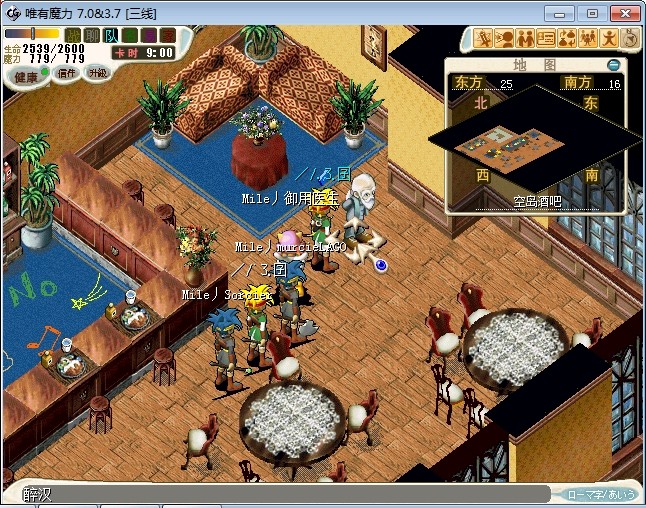Image resolution: width=646 pixels, height=508 pixels.
Task: Toggle the 聊 chat mode button
Action: pos(92,36)
